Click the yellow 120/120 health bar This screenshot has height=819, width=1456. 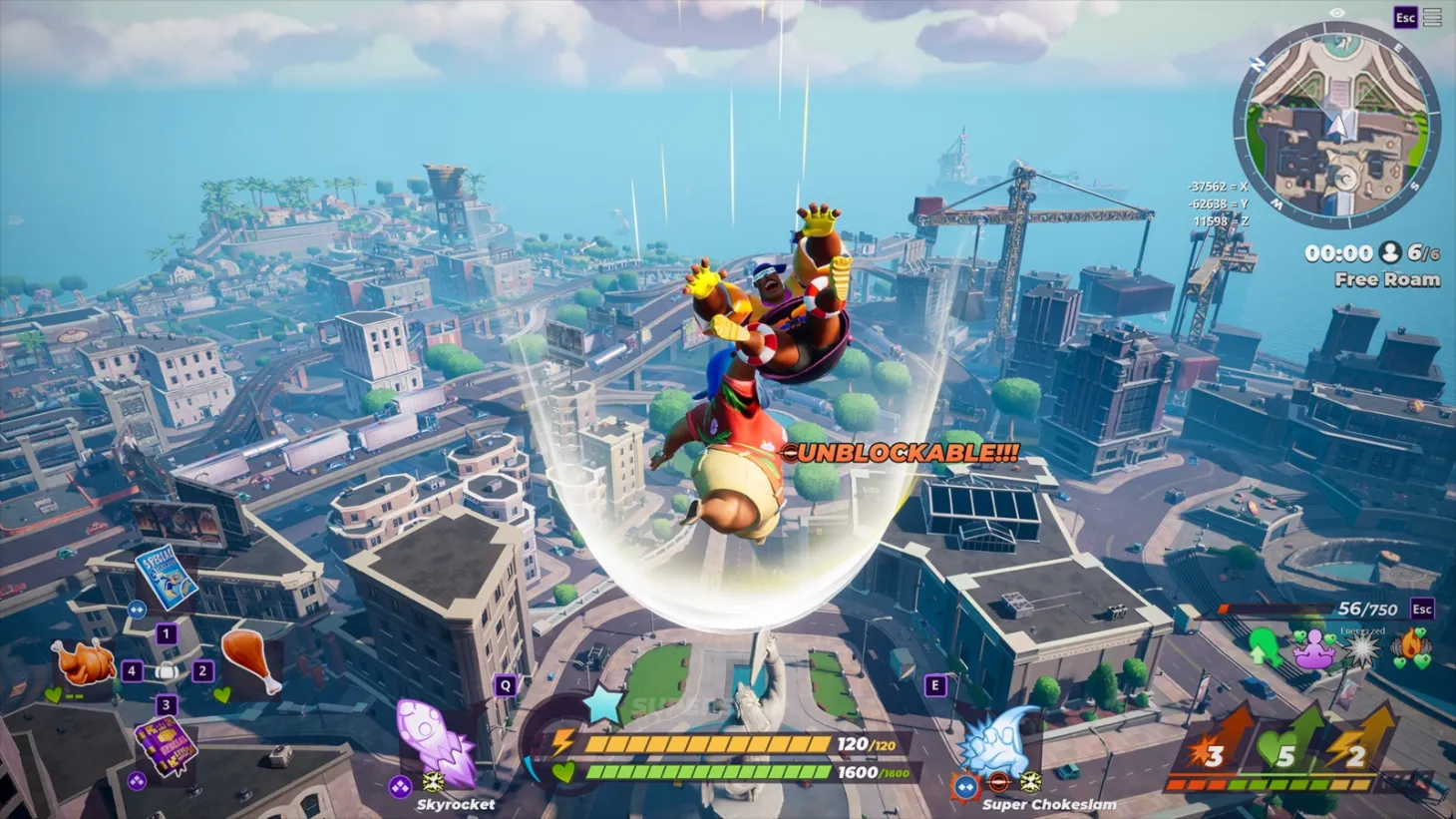click(x=708, y=742)
